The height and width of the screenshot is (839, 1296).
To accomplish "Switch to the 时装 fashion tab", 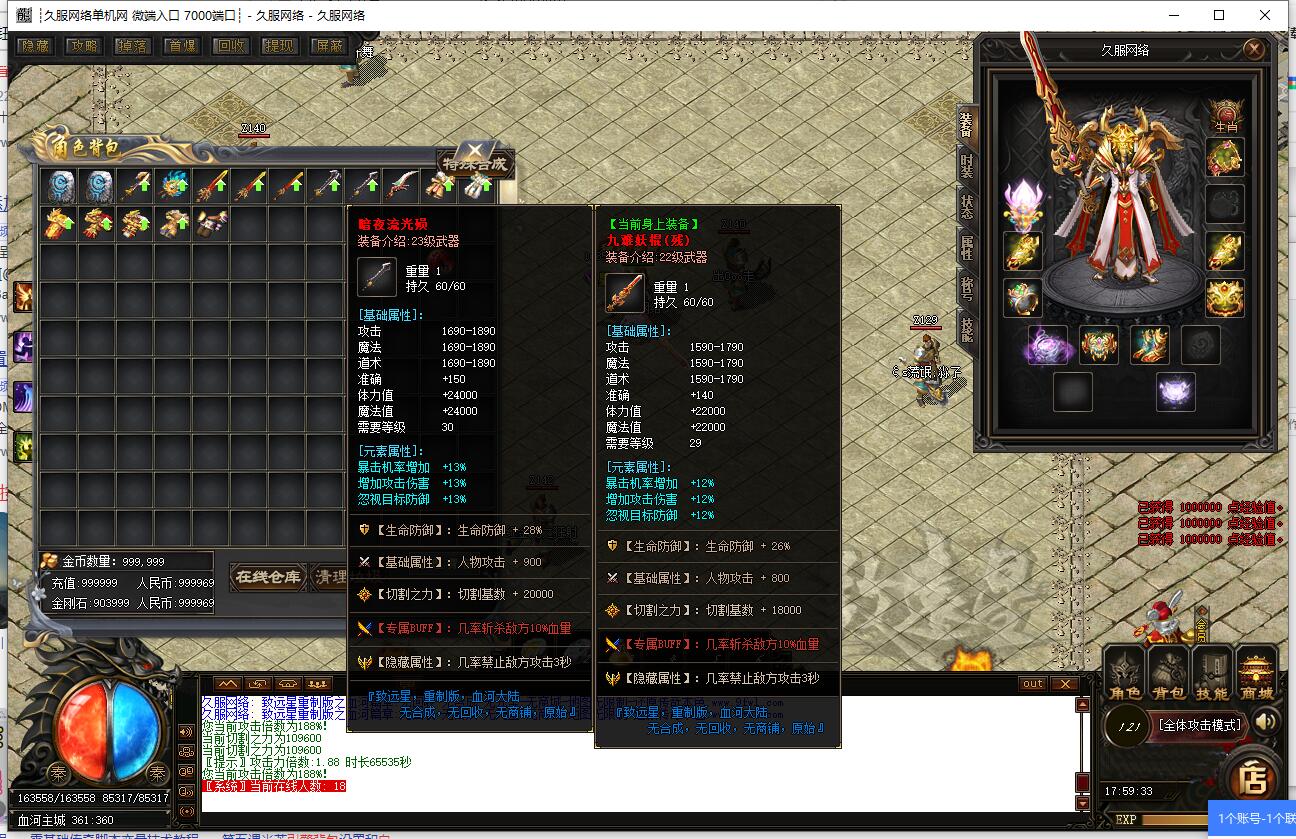I will coord(967,166).
